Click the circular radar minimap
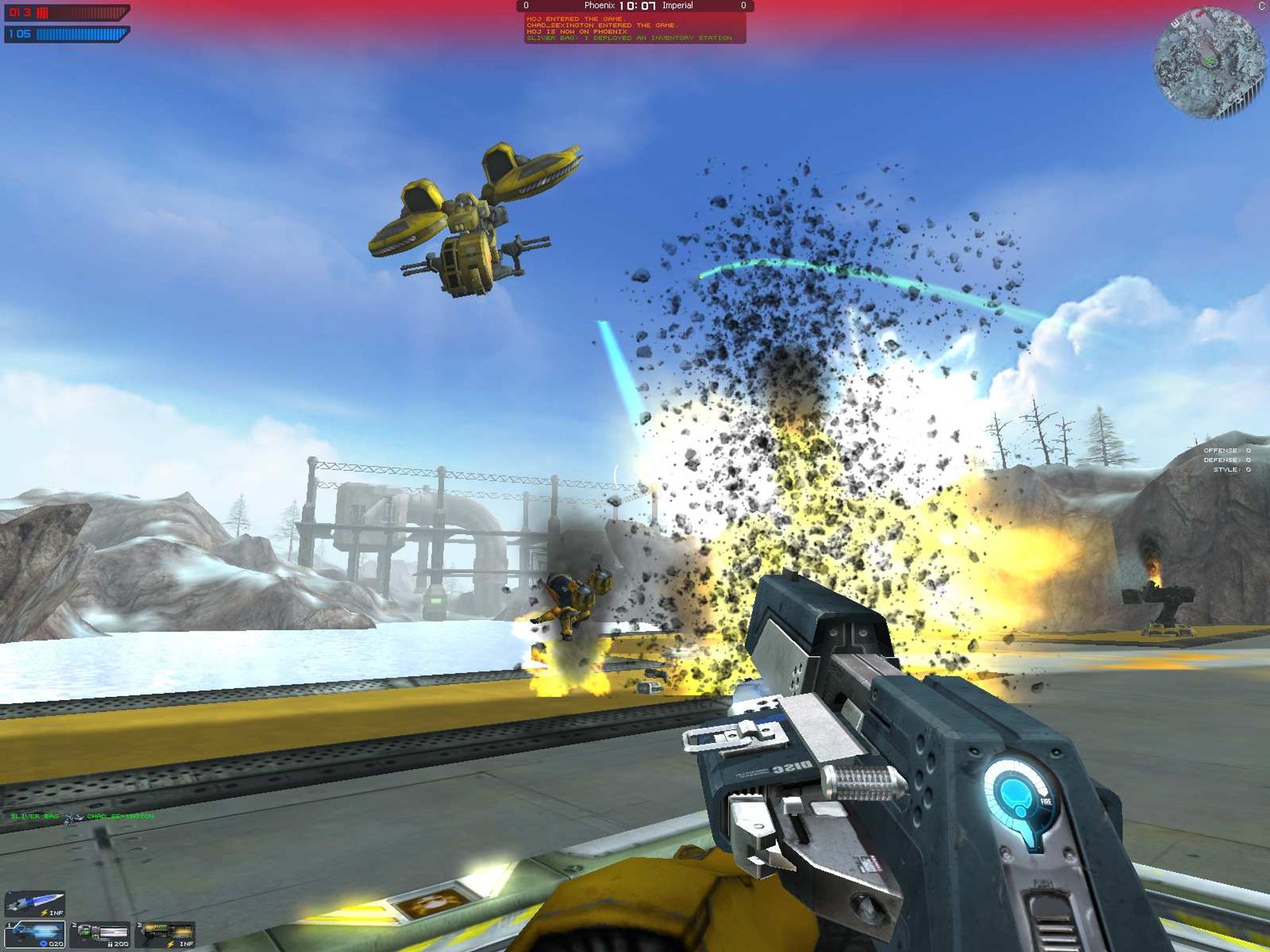 pyautogui.click(x=1210, y=62)
